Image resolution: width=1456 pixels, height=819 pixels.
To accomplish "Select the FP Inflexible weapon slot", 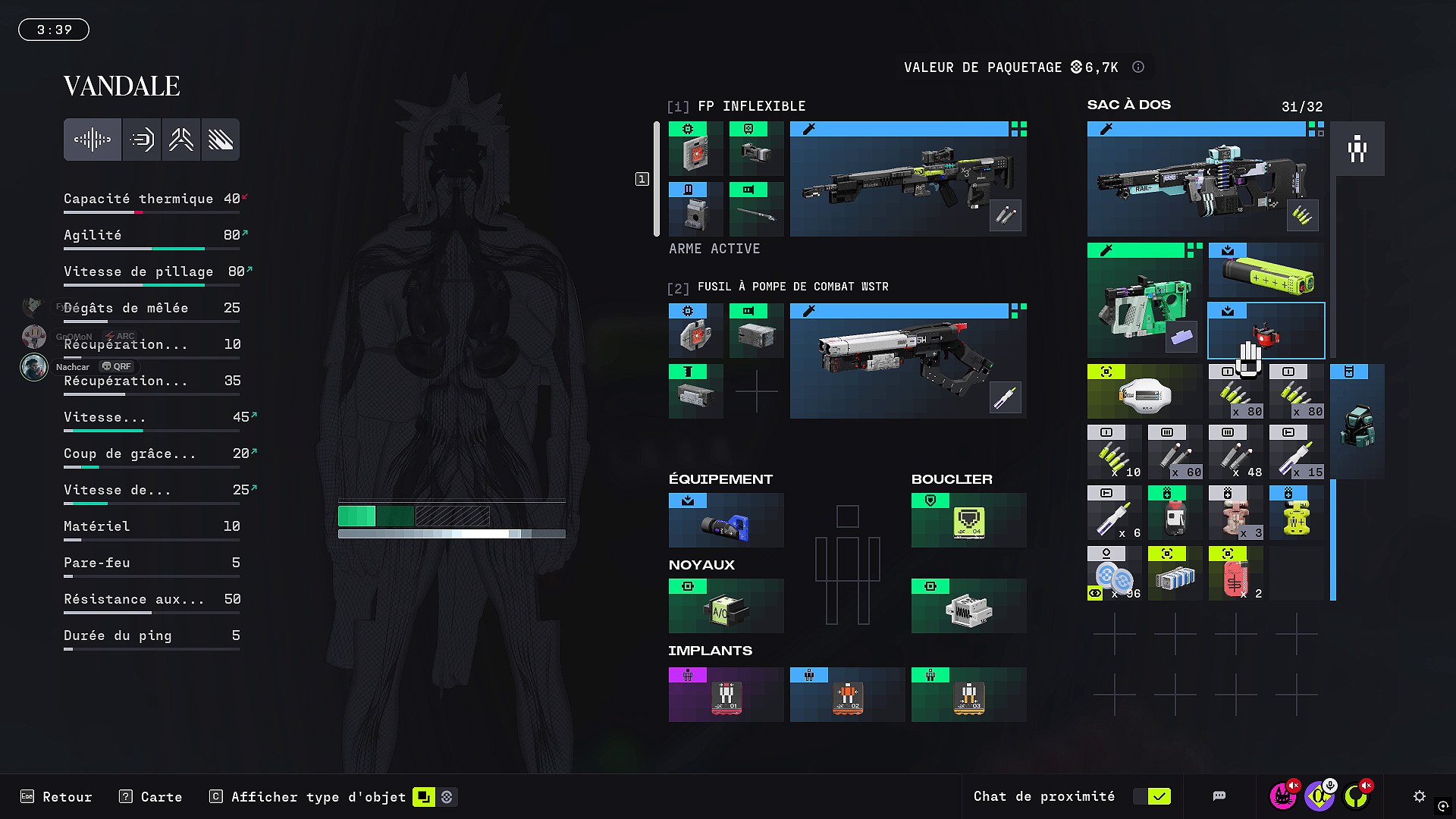I will tap(908, 180).
